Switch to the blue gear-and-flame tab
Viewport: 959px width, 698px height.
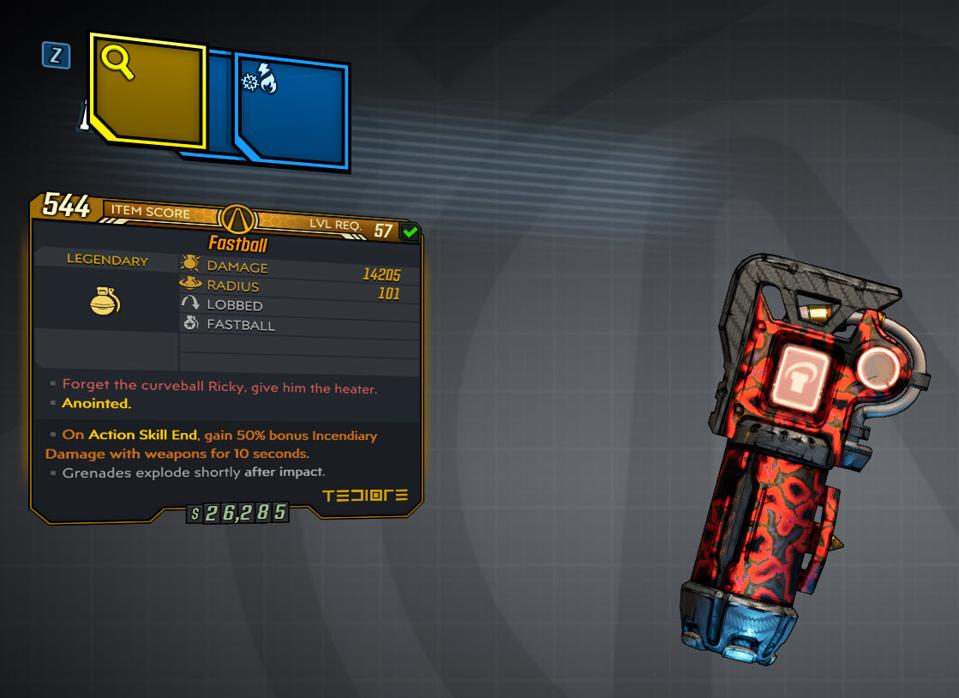[x=292, y=111]
